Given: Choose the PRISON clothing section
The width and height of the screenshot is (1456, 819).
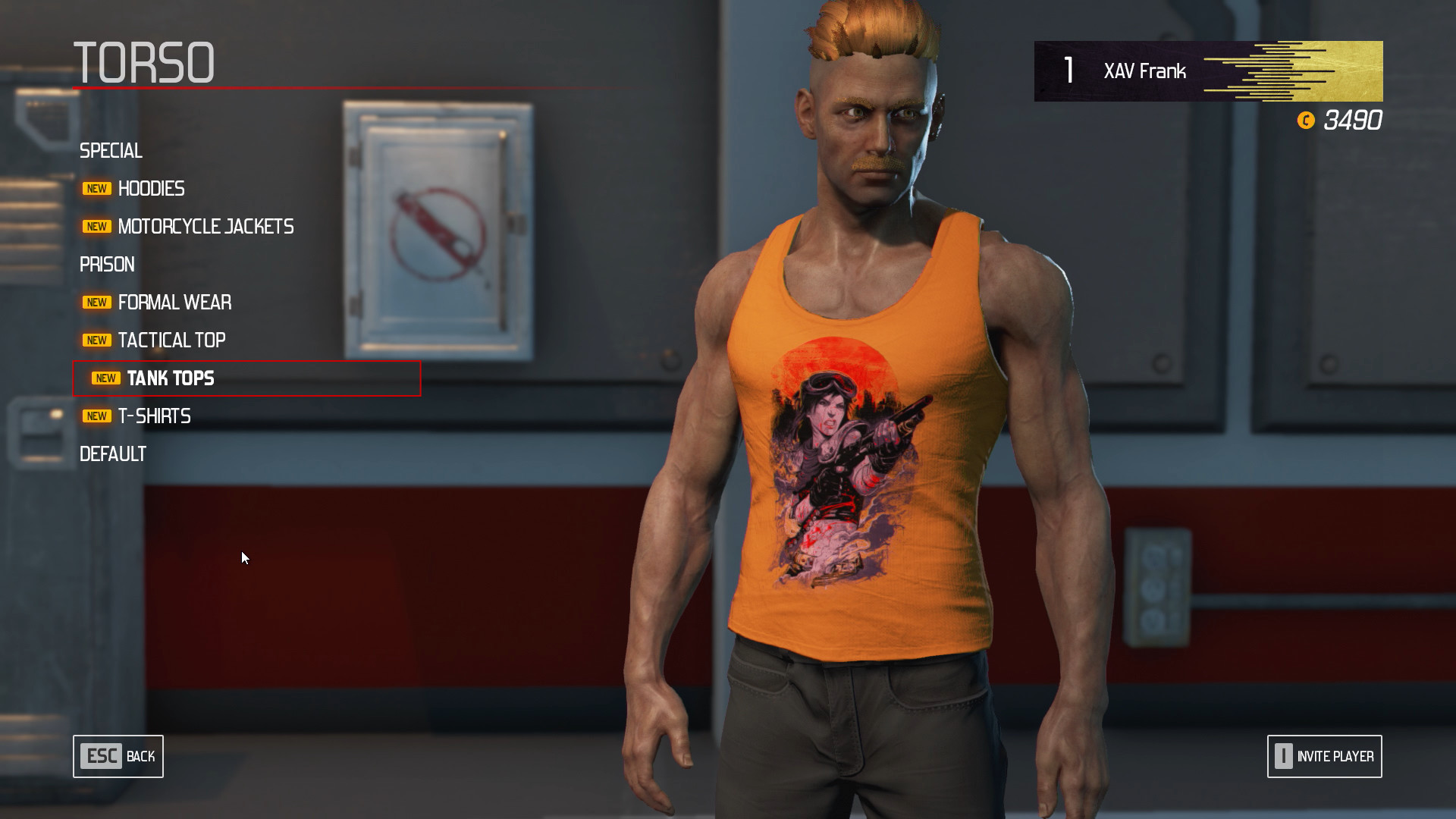Looking at the screenshot, I should pos(107,264).
